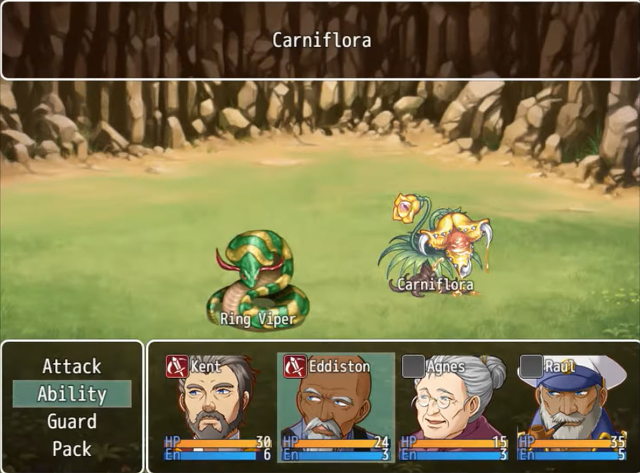Image resolution: width=640 pixels, height=473 pixels.
Task: Choose the Attack command
Action: click(x=71, y=366)
